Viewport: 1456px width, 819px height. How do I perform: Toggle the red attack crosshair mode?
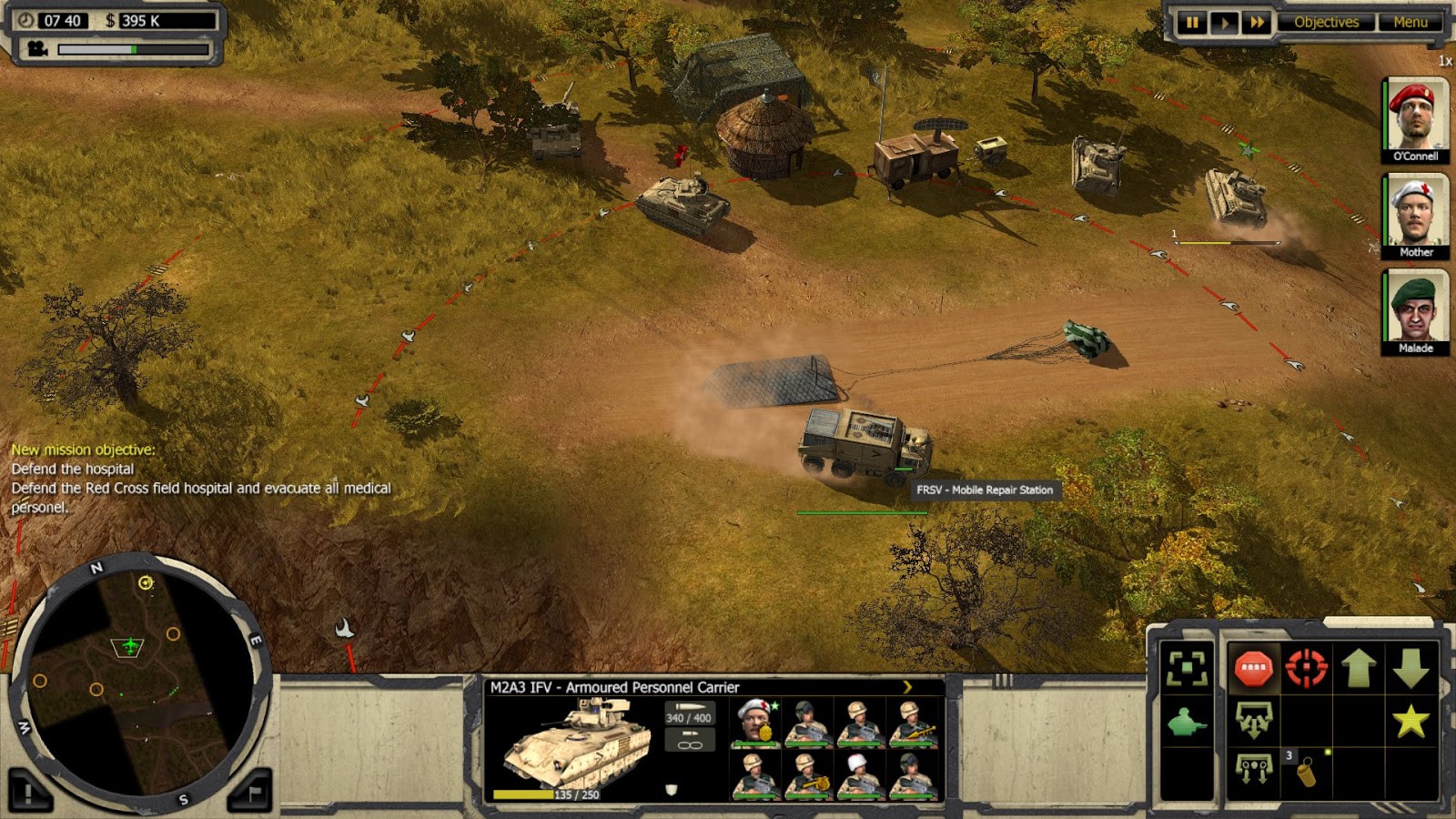point(1306,667)
